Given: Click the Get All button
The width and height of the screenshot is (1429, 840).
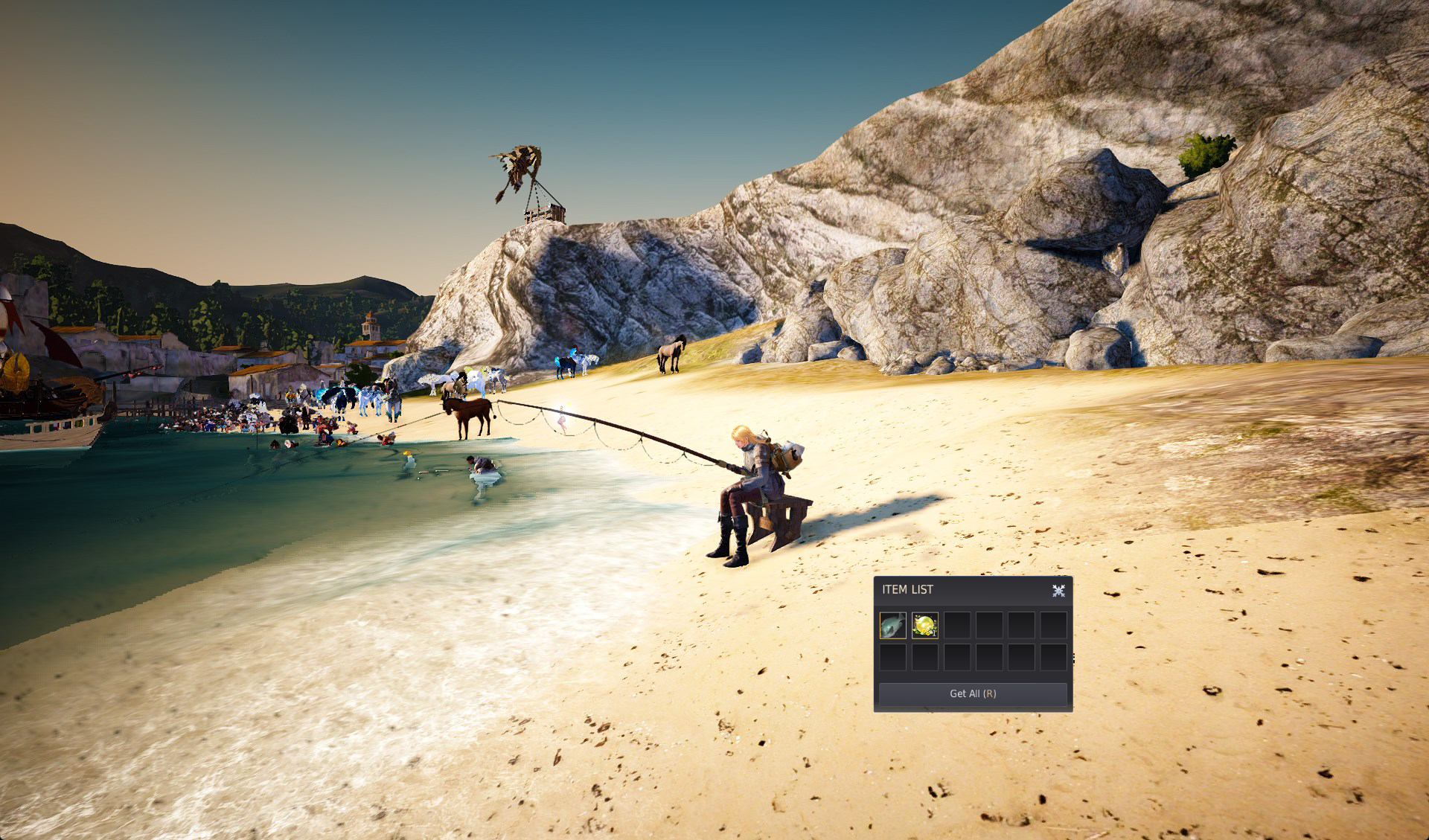Looking at the screenshot, I should [972, 693].
